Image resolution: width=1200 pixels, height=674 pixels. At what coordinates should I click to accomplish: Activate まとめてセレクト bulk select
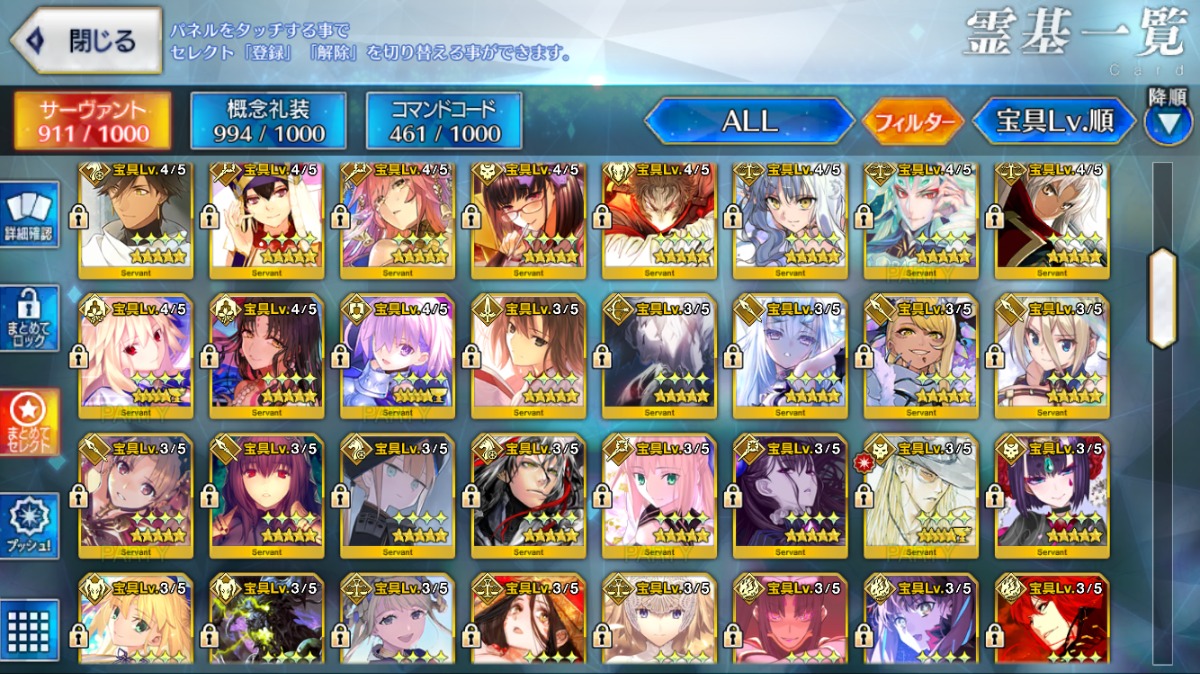coord(32,422)
